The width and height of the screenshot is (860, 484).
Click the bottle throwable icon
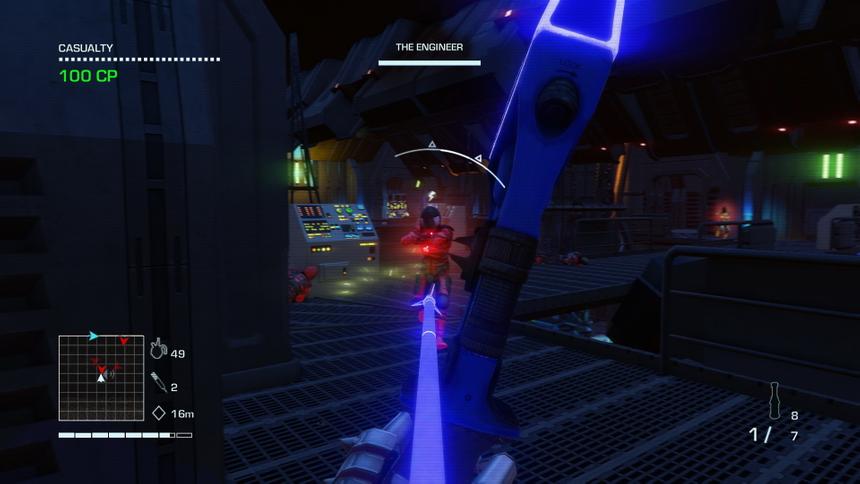(773, 400)
